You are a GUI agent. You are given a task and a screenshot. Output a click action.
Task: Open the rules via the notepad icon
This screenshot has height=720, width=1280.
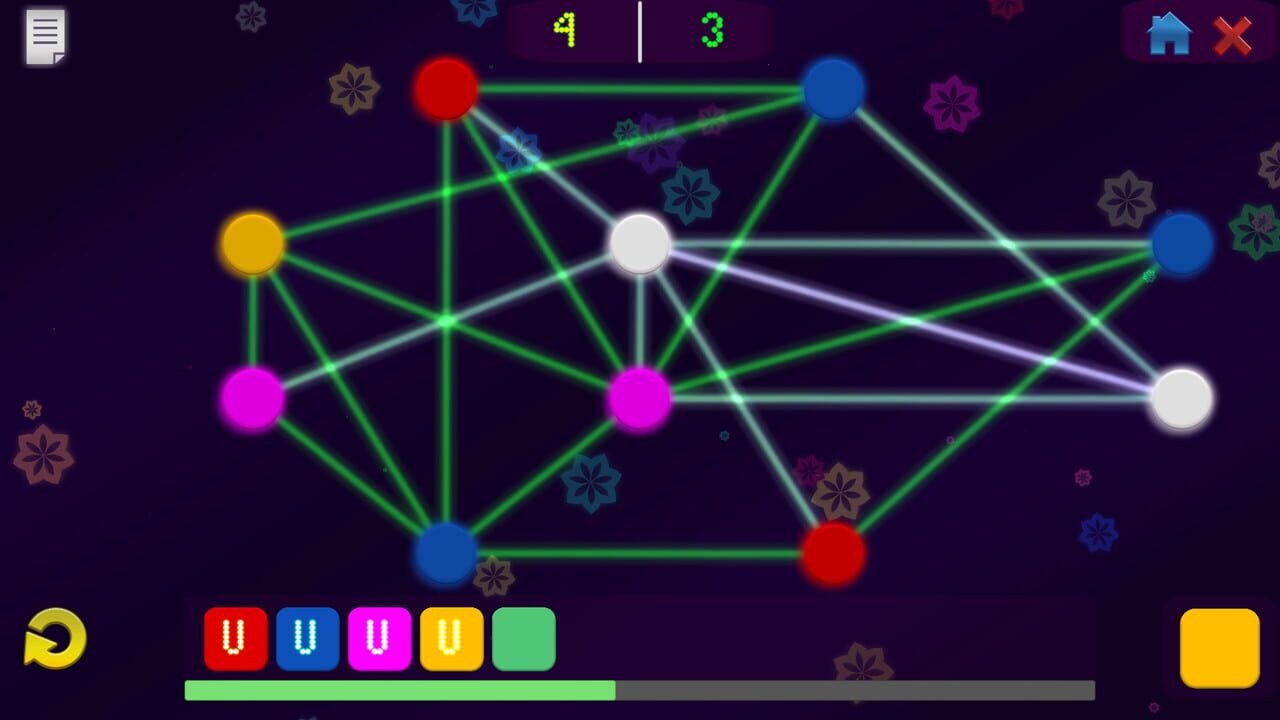(x=44, y=36)
